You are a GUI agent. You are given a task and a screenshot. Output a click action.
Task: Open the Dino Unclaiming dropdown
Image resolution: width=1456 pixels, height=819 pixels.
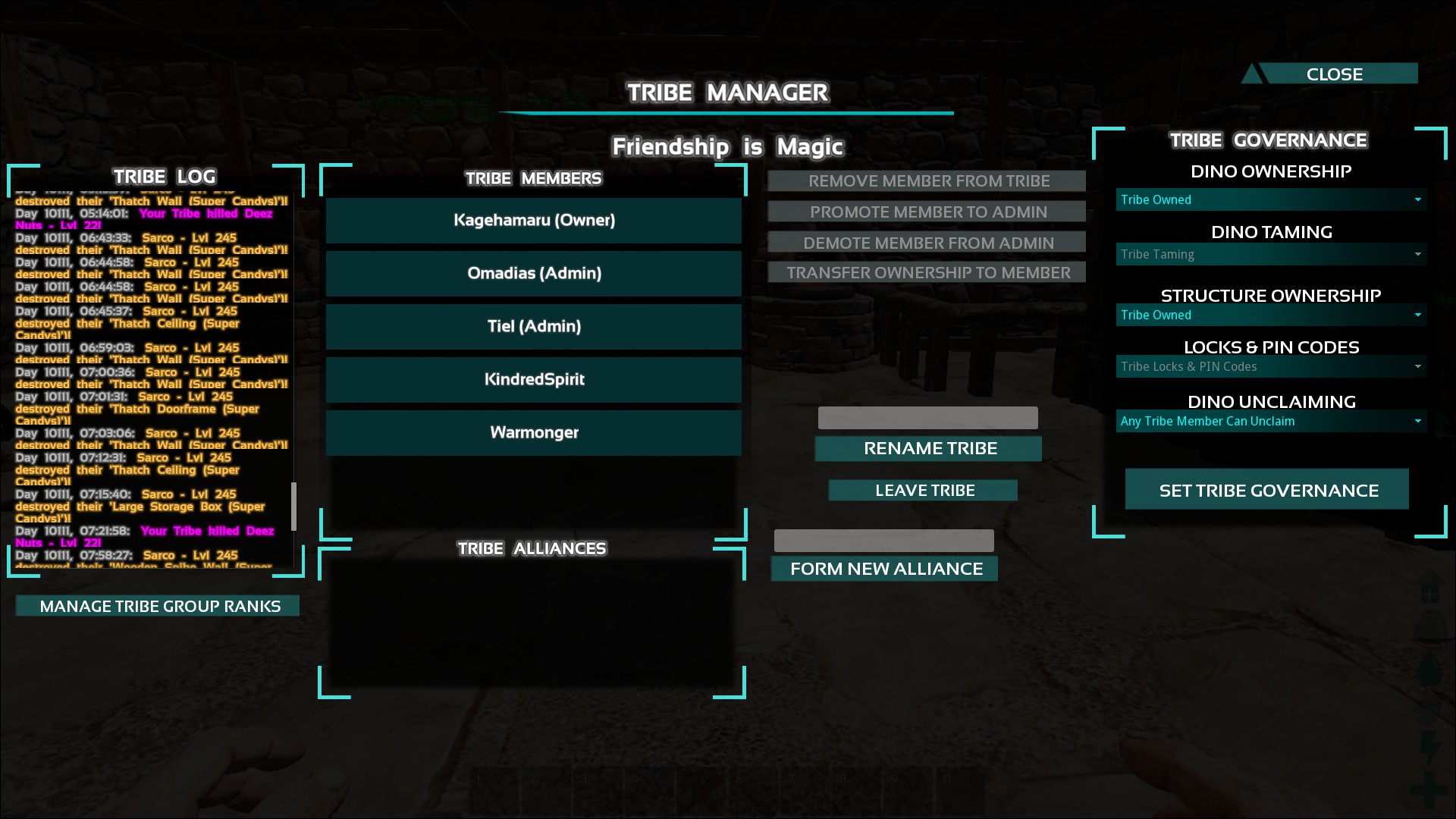(1271, 422)
